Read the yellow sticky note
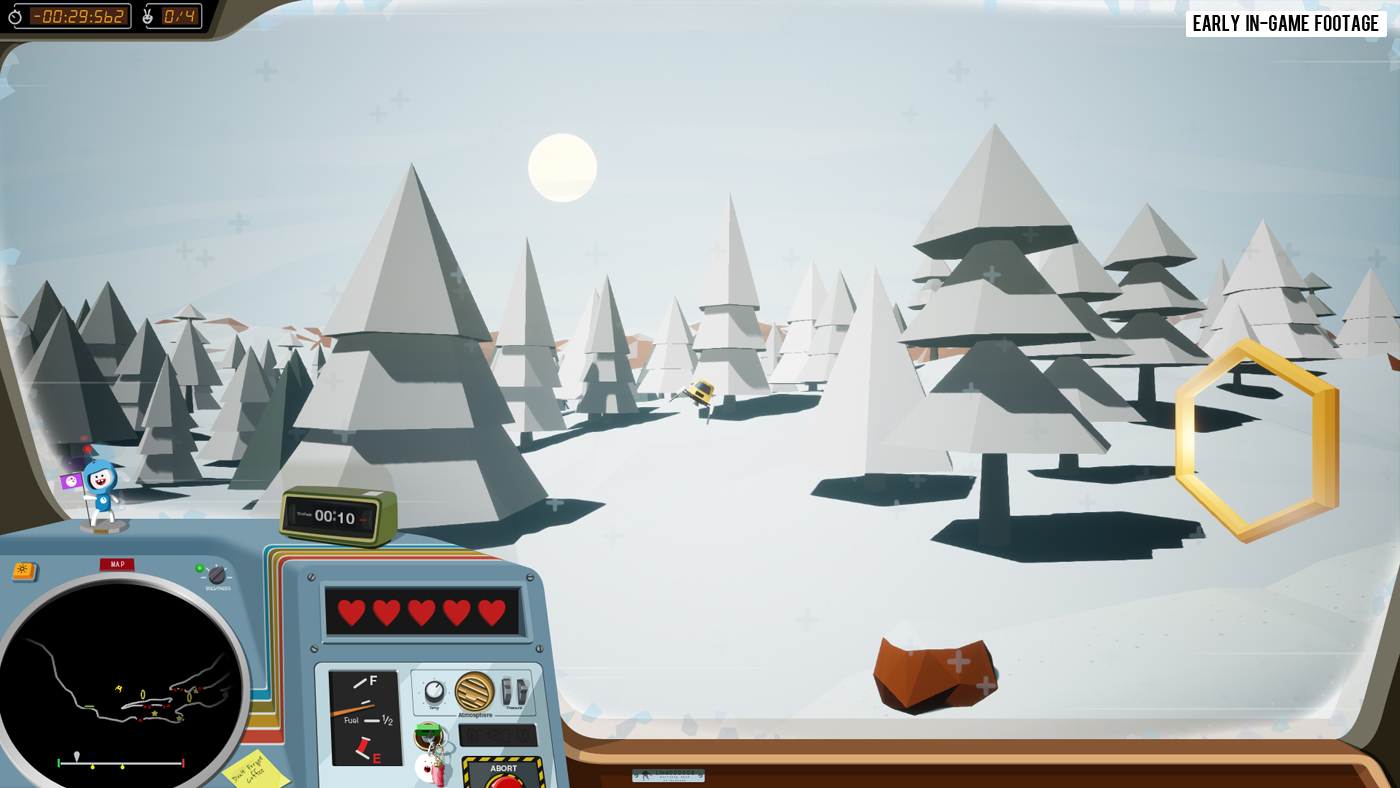This screenshot has height=788, width=1400. pyautogui.click(x=254, y=769)
